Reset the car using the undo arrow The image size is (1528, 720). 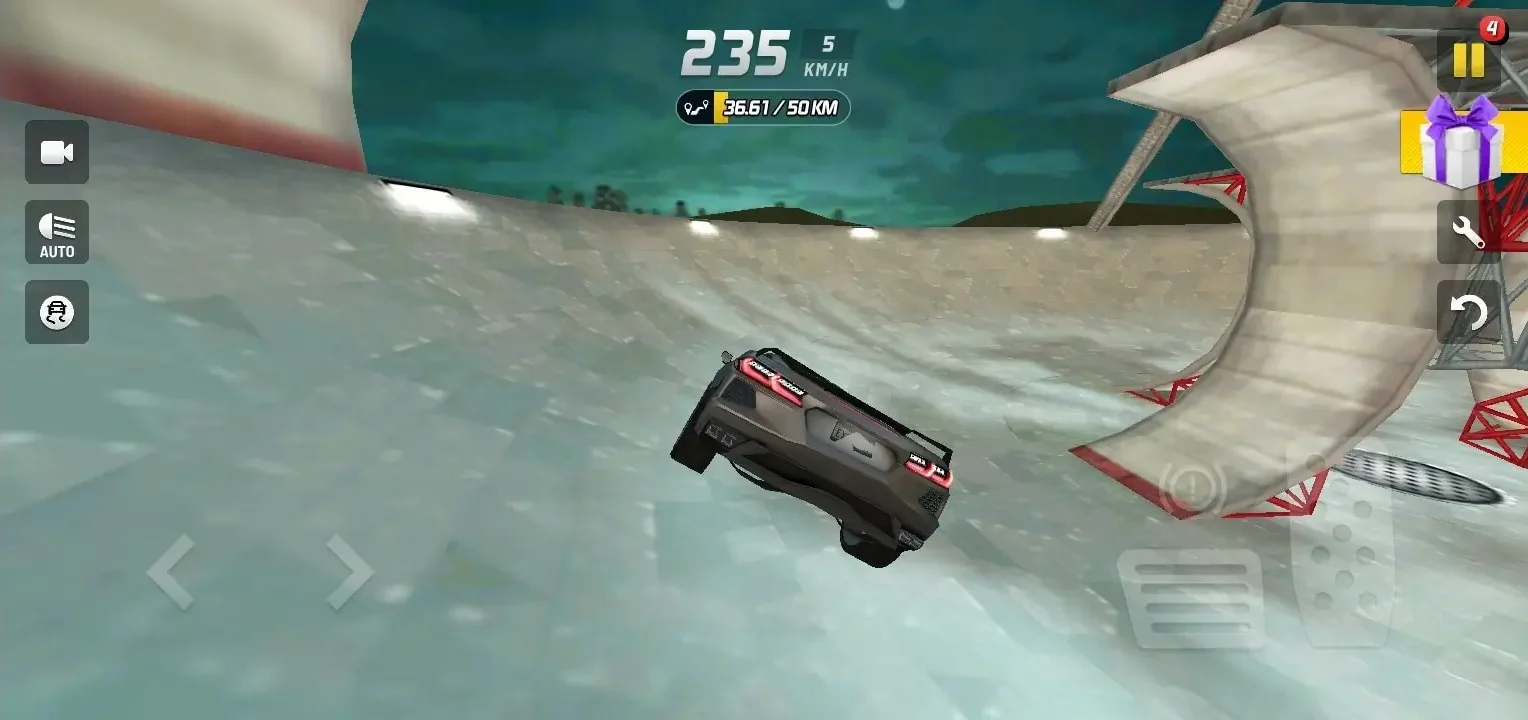click(1467, 312)
